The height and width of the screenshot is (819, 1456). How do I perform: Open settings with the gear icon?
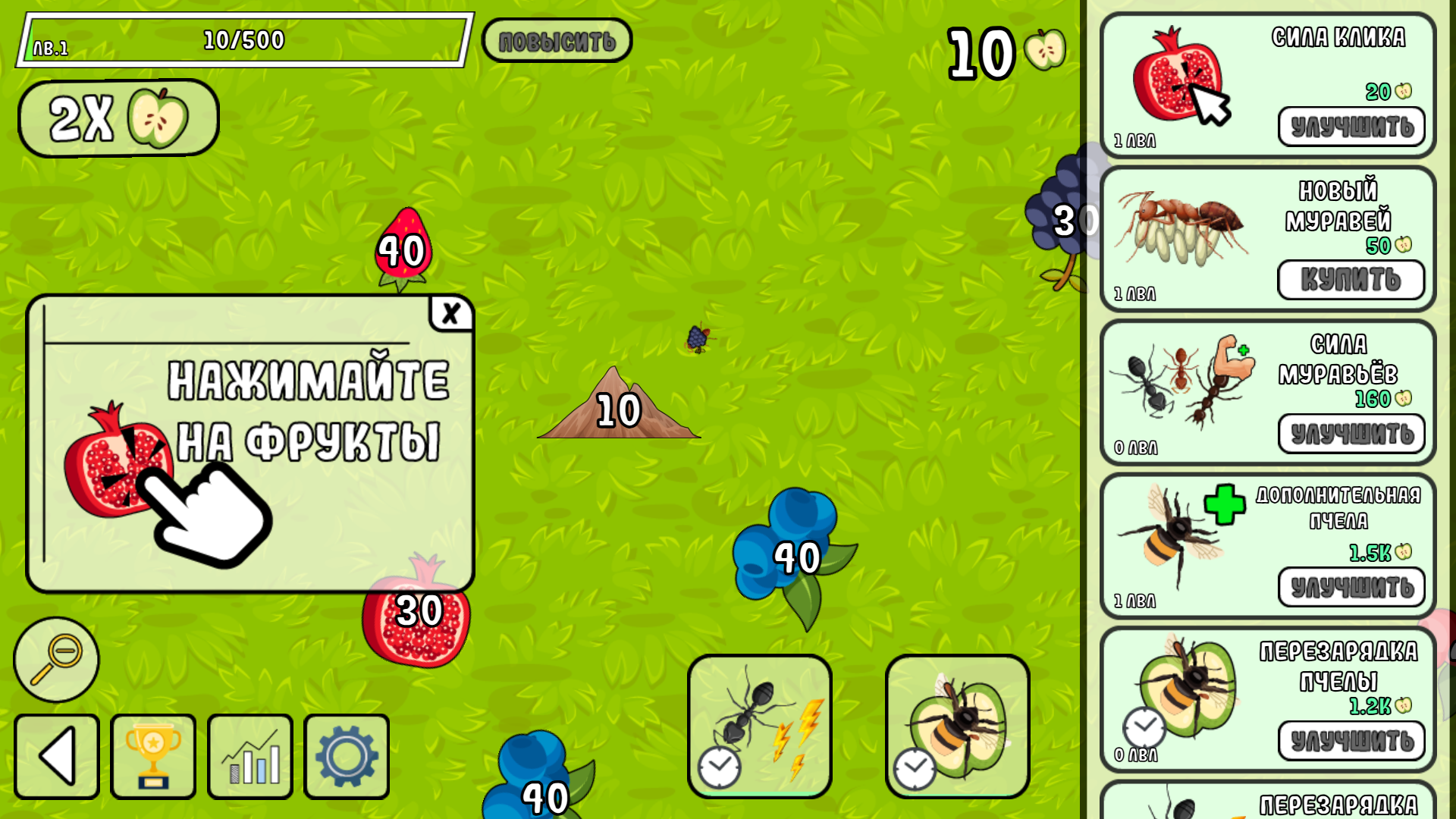tap(346, 756)
